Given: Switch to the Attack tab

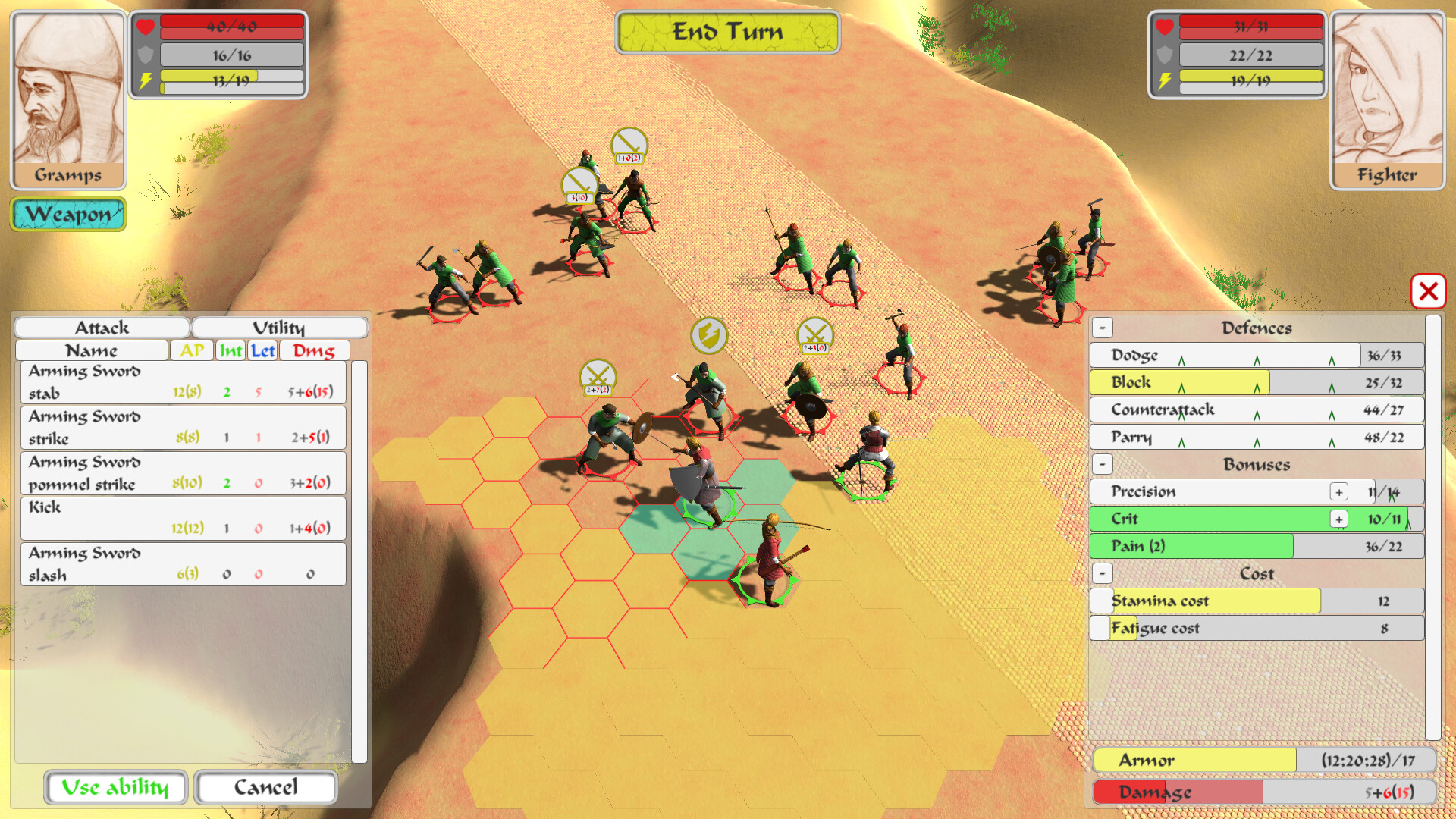Looking at the screenshot, I should 101,327.
